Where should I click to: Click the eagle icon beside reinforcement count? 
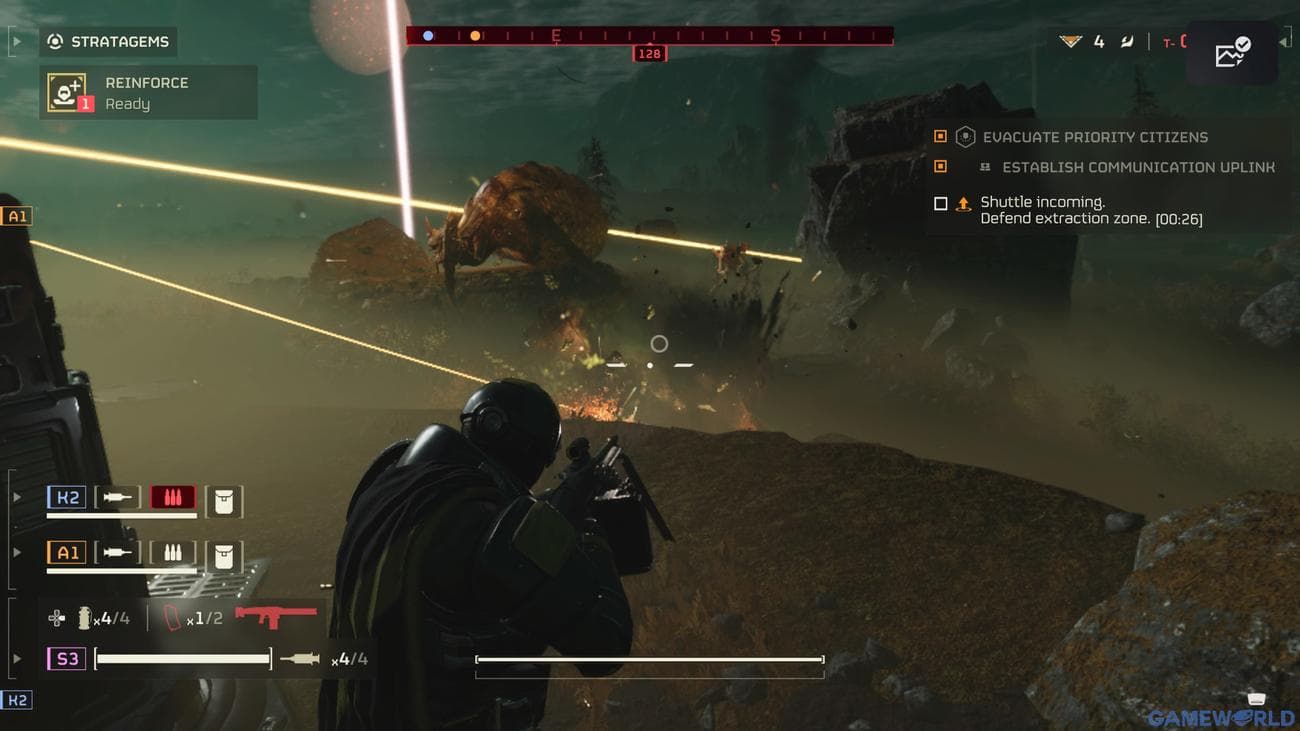click(x=1069, y=41)
